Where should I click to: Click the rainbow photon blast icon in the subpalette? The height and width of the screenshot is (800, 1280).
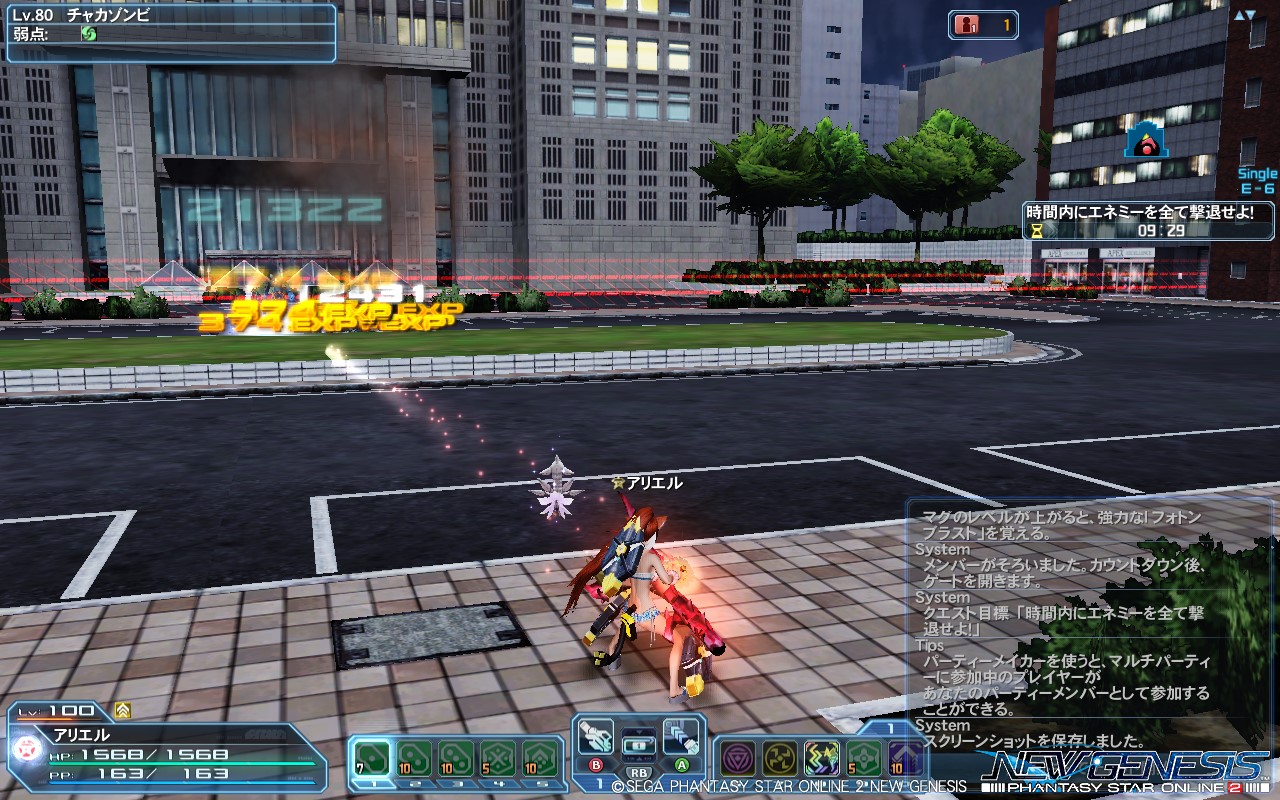click(822, 757)
